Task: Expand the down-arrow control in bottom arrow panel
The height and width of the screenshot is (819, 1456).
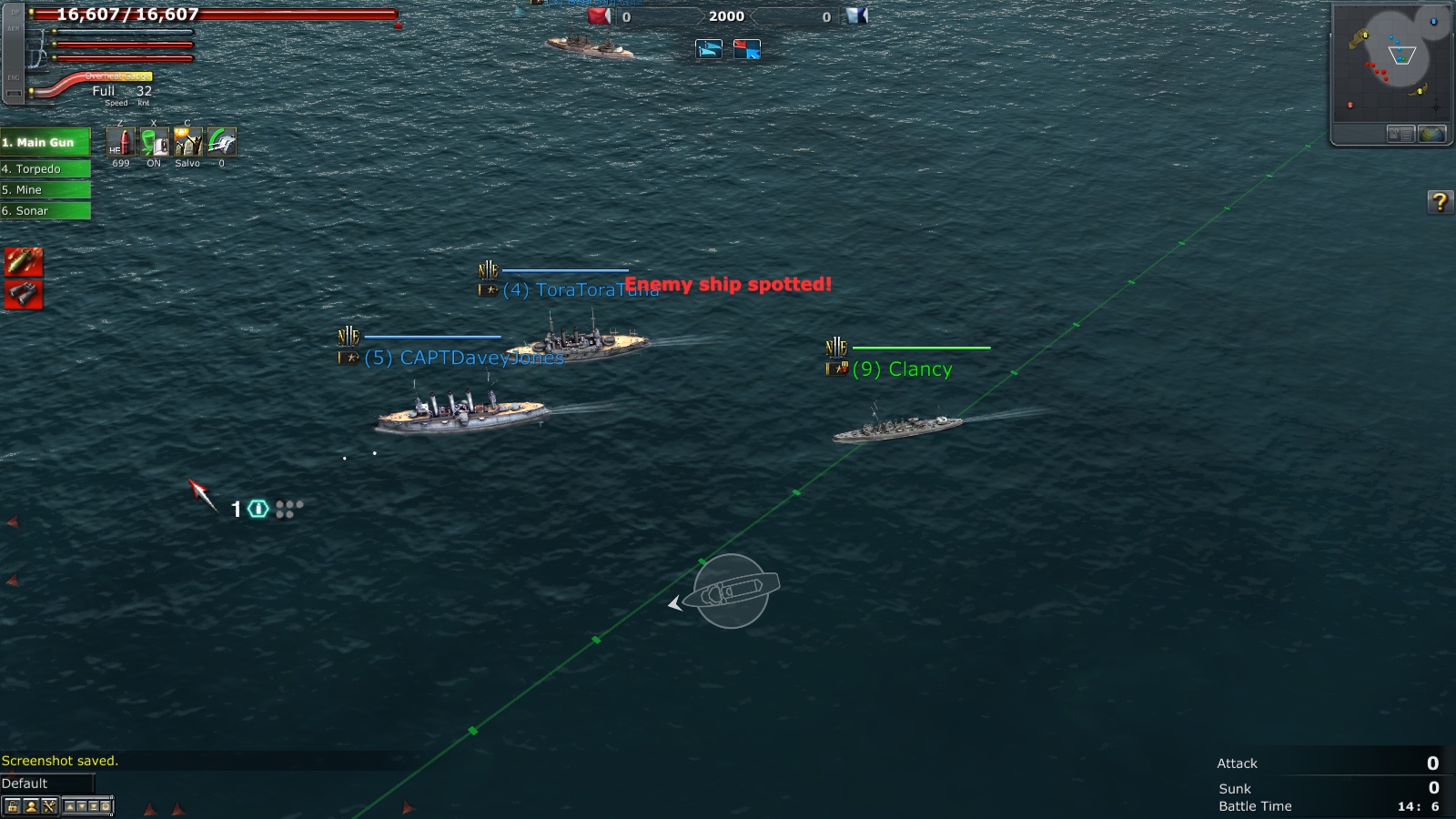Action: pos(83,805)
